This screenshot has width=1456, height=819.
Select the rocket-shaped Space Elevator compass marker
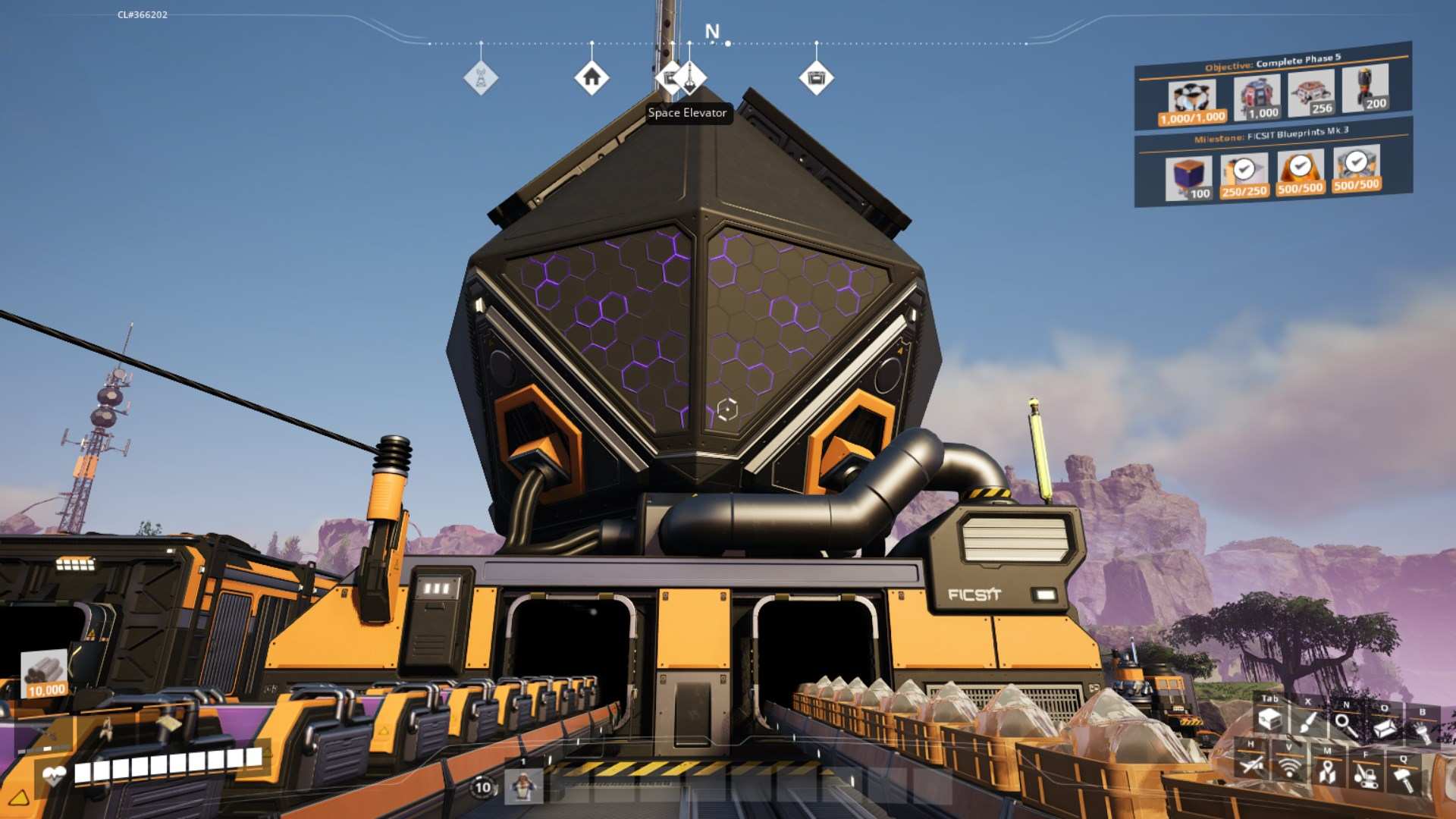click(689, 77)
